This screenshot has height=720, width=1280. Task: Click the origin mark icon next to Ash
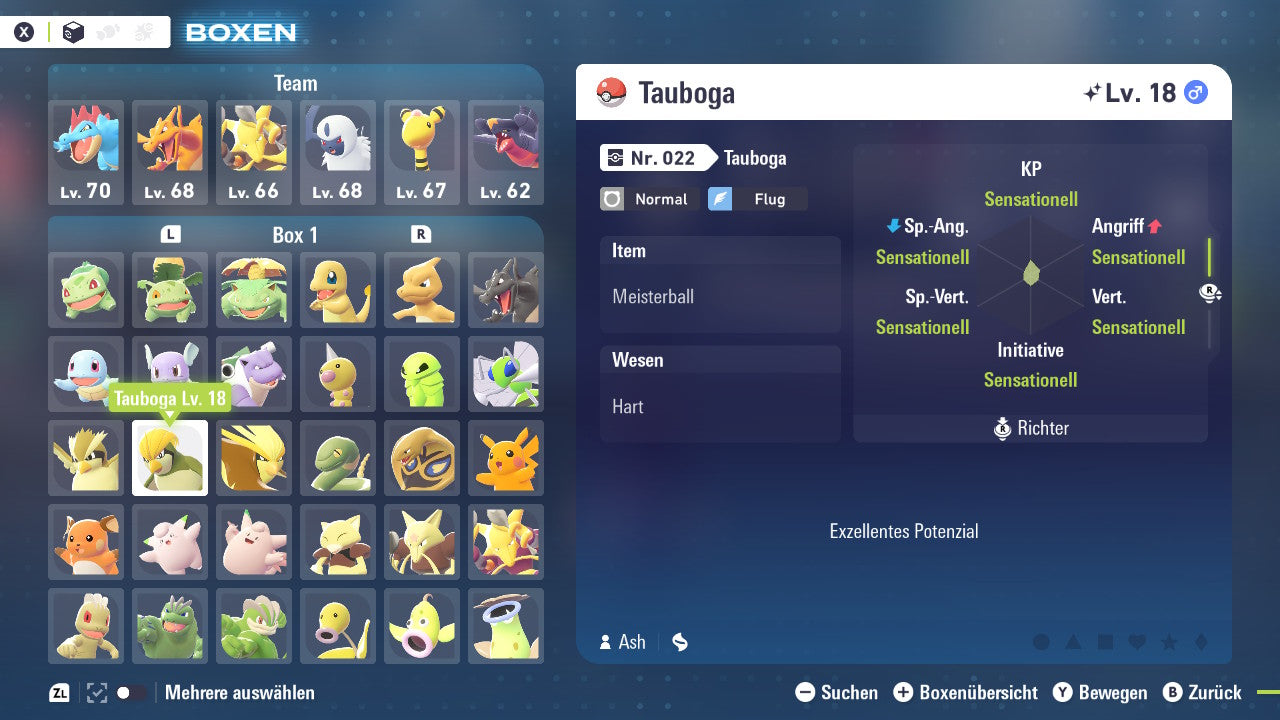click(679, 642)
